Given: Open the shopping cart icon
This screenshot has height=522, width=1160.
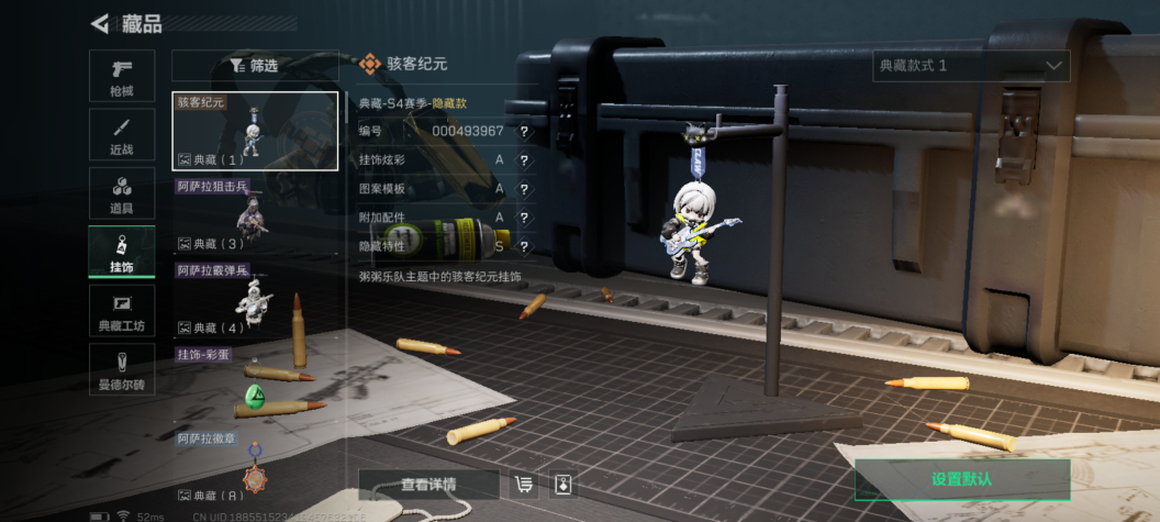Looking at the screenshot, I should click(x=524, y=485).
